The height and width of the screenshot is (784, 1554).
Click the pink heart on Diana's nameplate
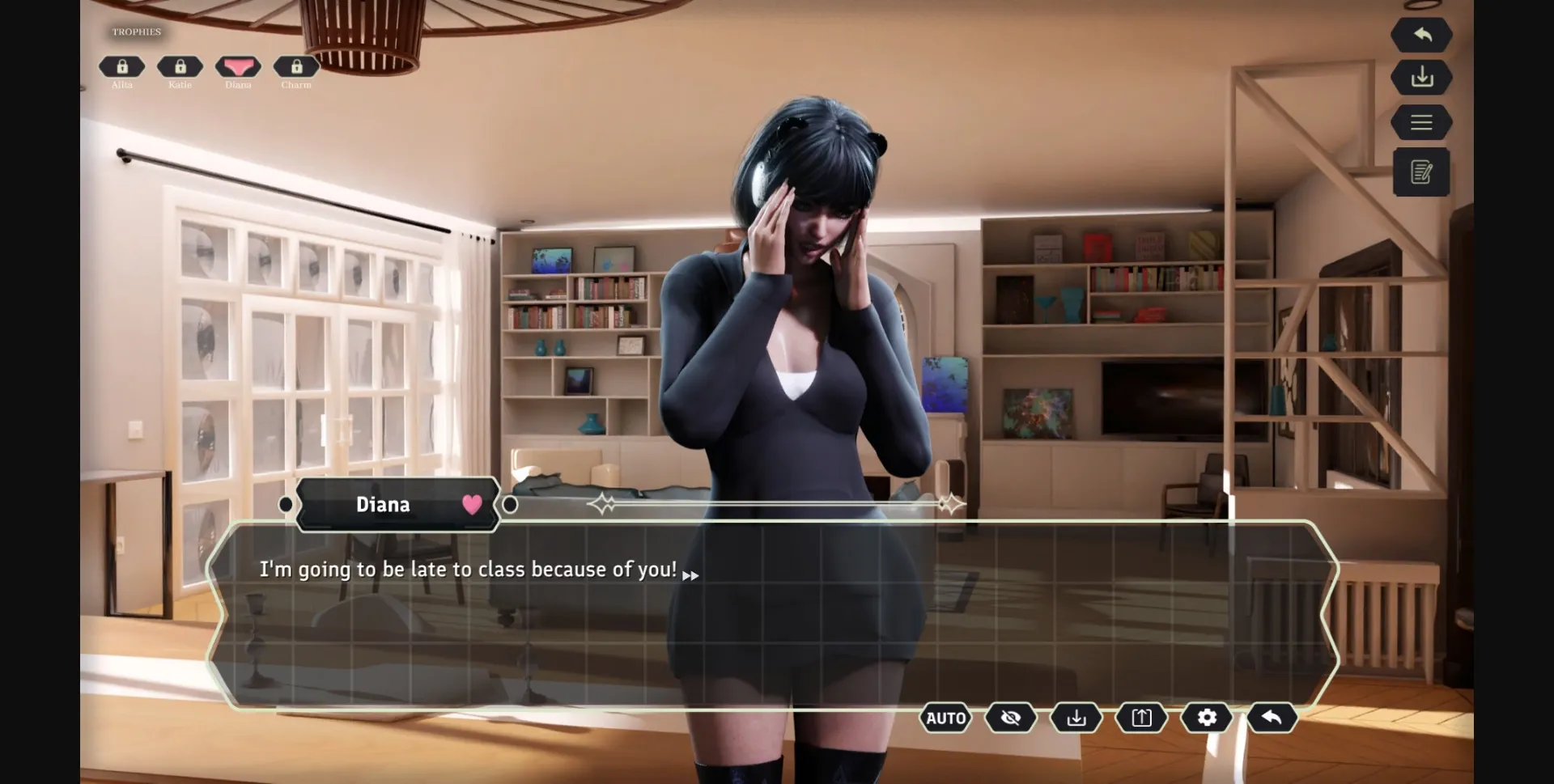(471, 505)
